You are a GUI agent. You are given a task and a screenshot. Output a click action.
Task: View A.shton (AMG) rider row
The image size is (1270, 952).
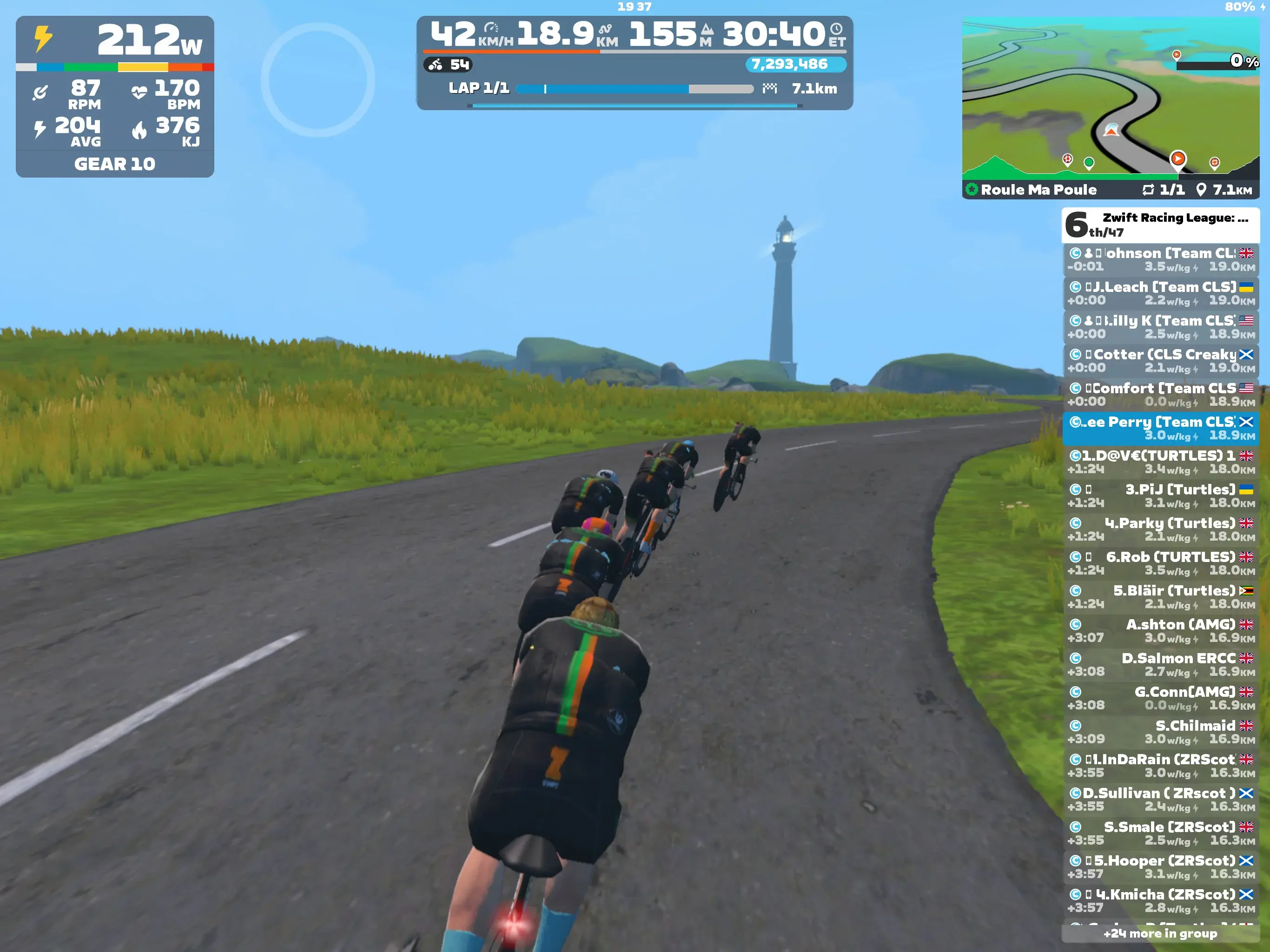1160,631
